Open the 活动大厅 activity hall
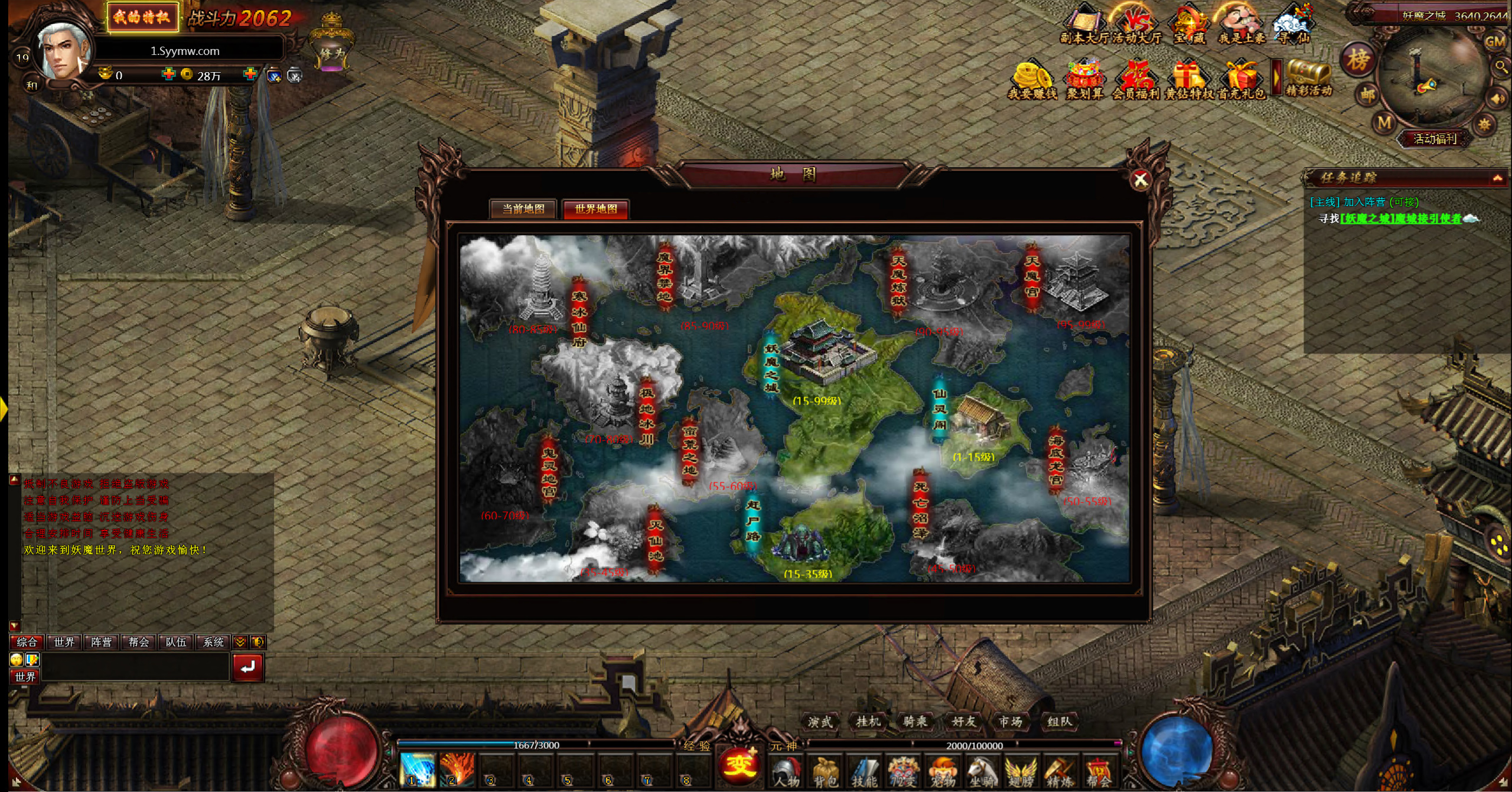The height and width of the screenshot is (792, 1512). 1136,25
